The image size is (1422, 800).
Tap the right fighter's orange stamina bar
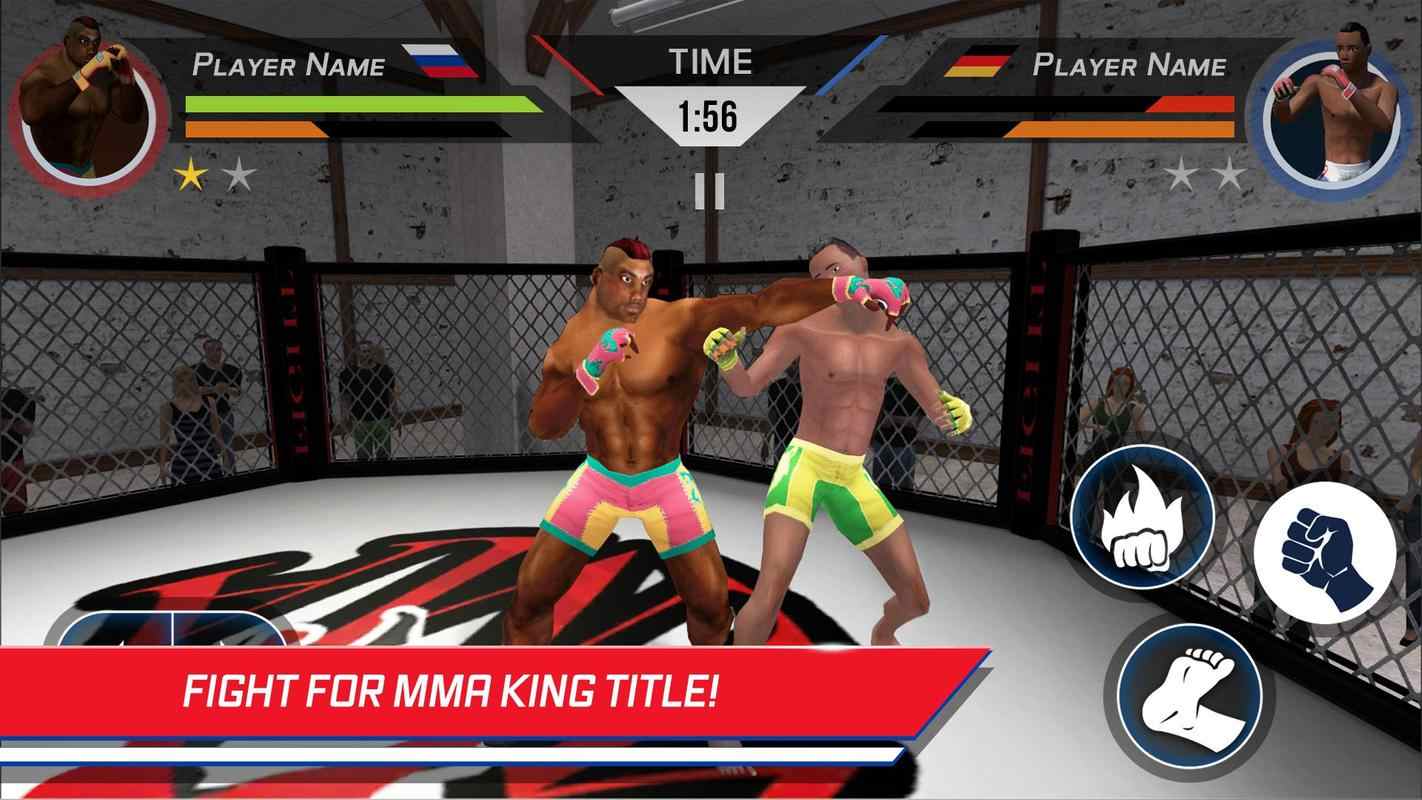(1120, 128)
